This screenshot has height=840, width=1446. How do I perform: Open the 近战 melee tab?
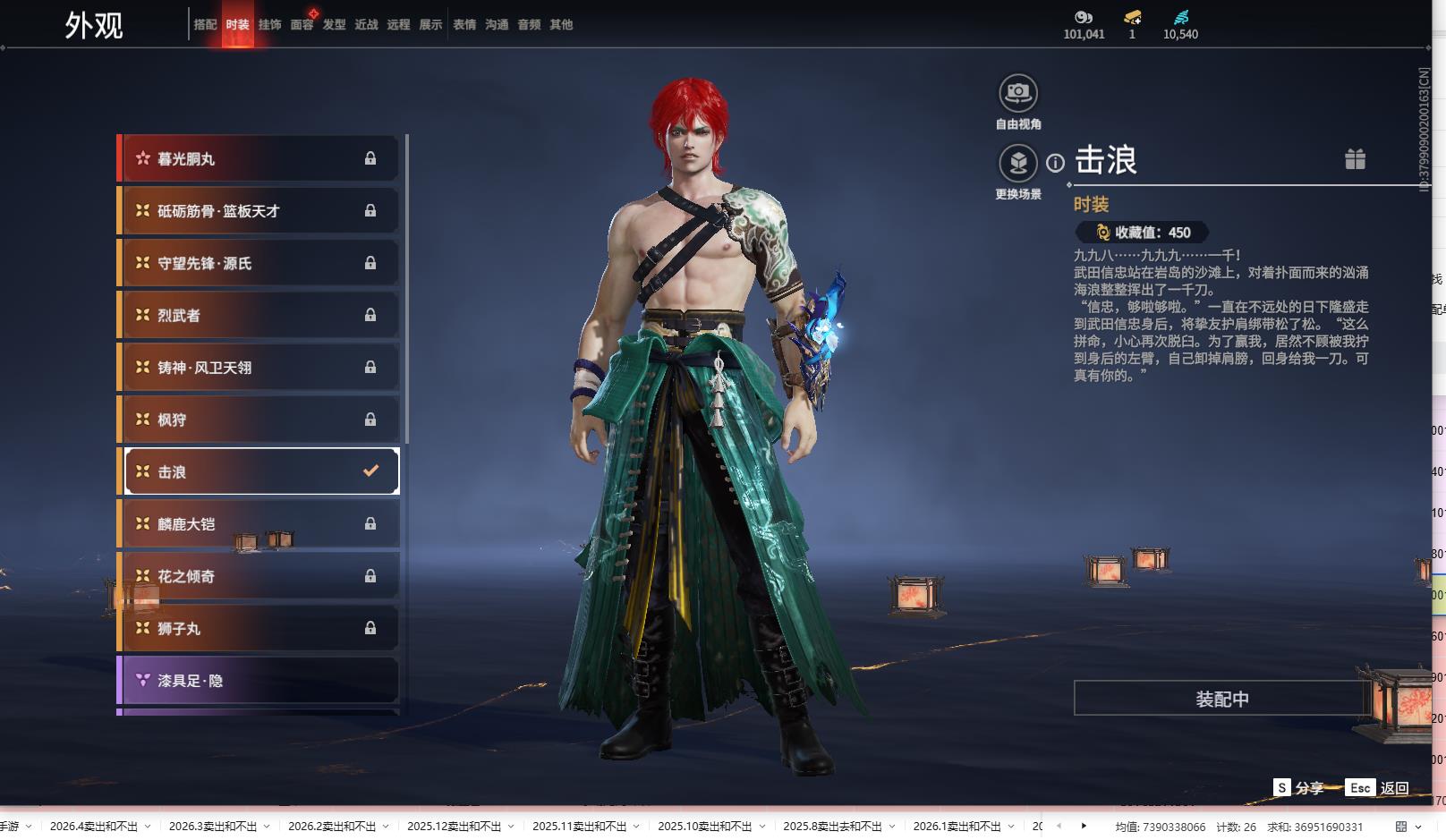(366, 25)
